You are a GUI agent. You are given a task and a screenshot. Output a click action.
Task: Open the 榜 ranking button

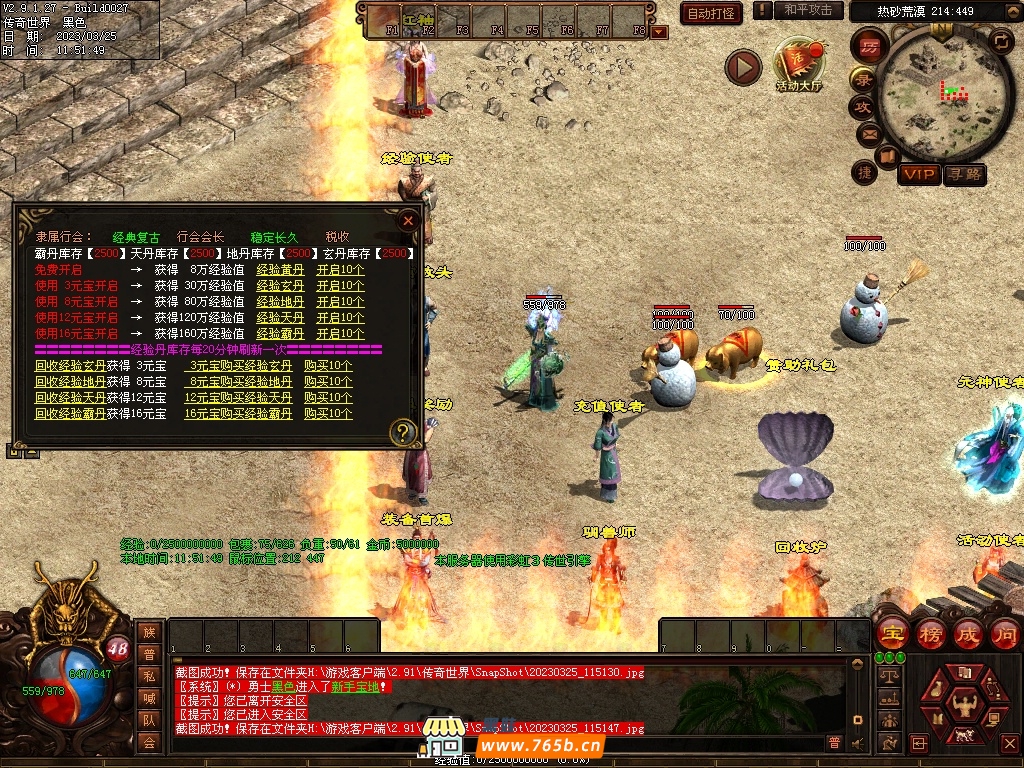tap(930, 634)
